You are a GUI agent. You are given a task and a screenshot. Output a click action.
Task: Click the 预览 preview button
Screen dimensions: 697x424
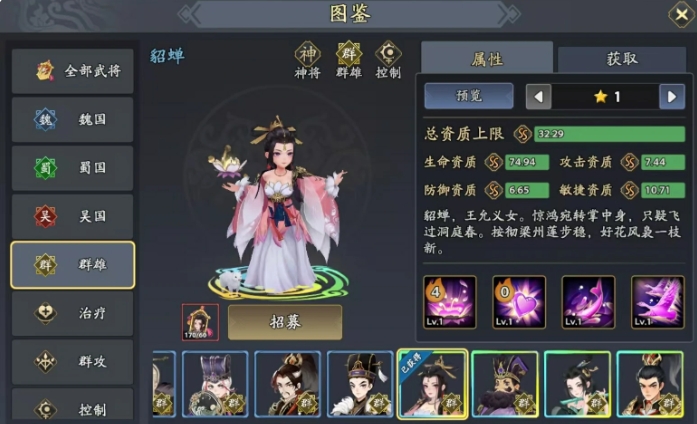468,96
